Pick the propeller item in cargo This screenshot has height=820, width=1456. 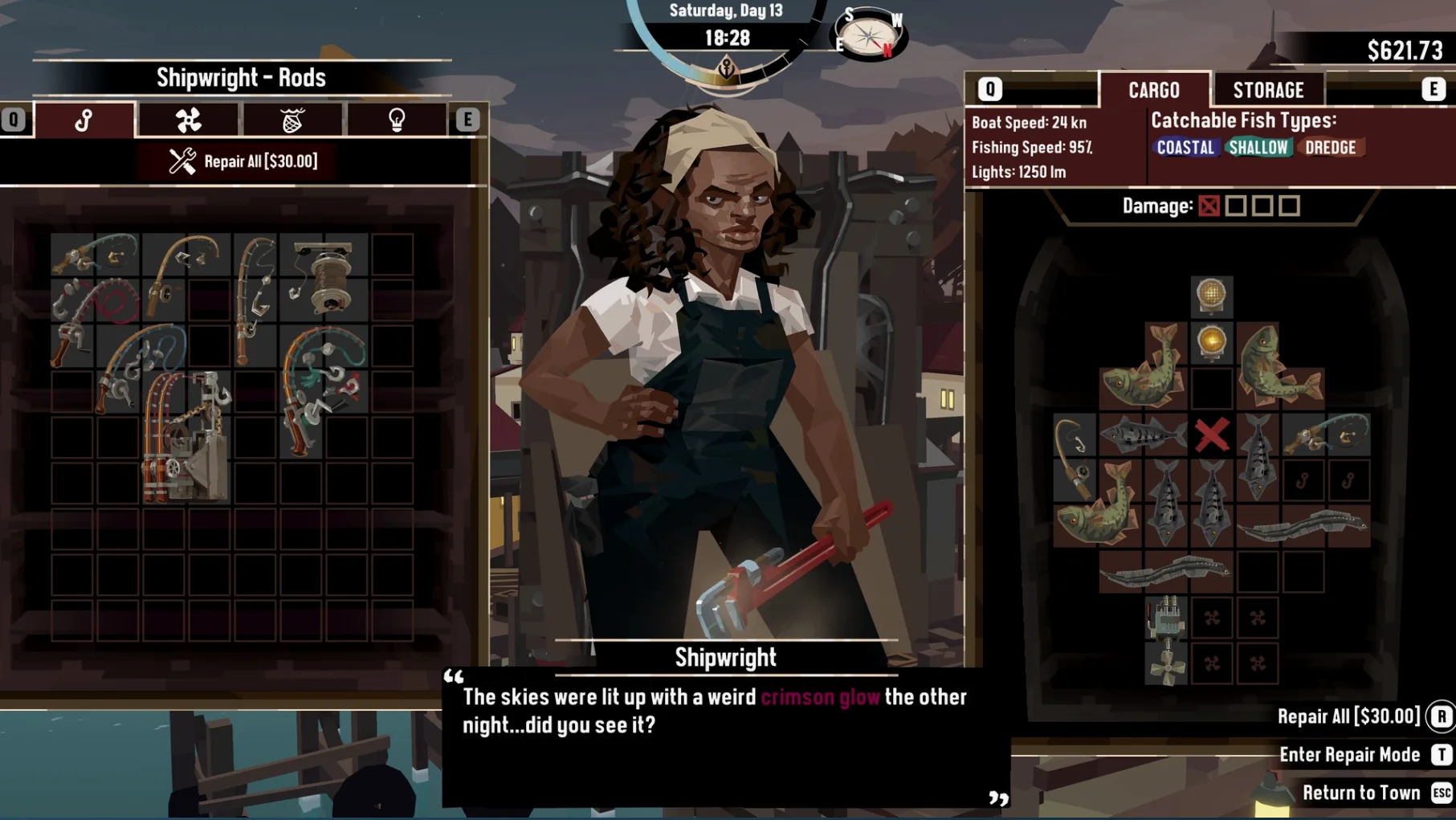coord(1165,663)
